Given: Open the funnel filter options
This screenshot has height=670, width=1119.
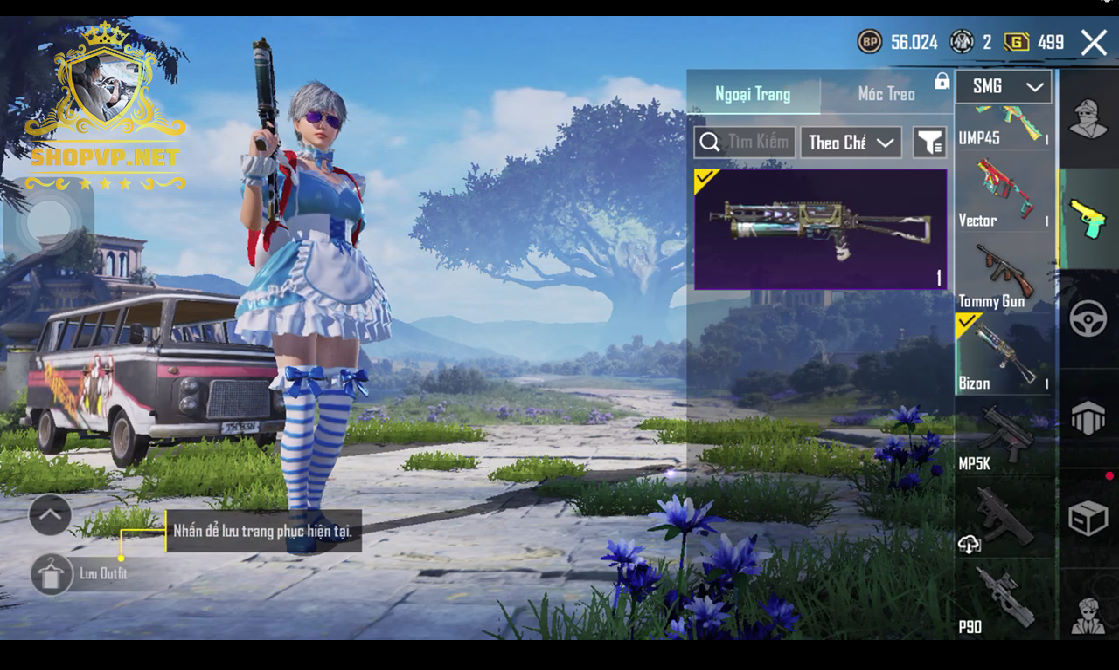Looking at the screenshot, I should [930, 142].
